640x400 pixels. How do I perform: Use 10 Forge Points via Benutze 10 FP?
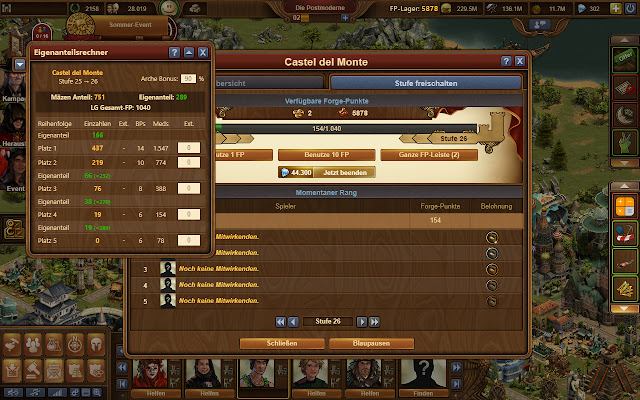[323, 155]
